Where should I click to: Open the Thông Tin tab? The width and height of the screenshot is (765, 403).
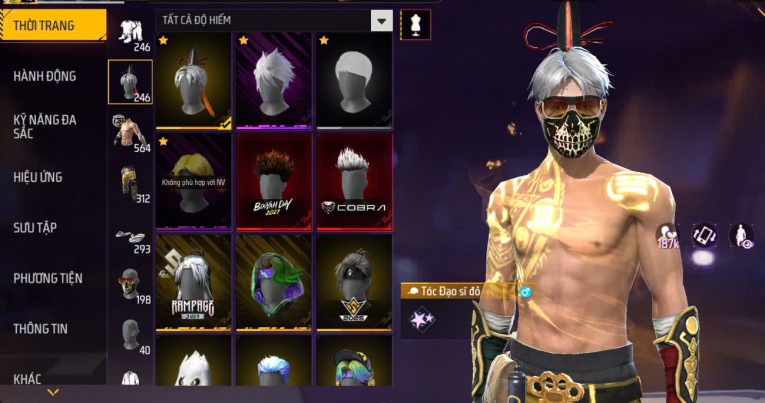(40, 328)
